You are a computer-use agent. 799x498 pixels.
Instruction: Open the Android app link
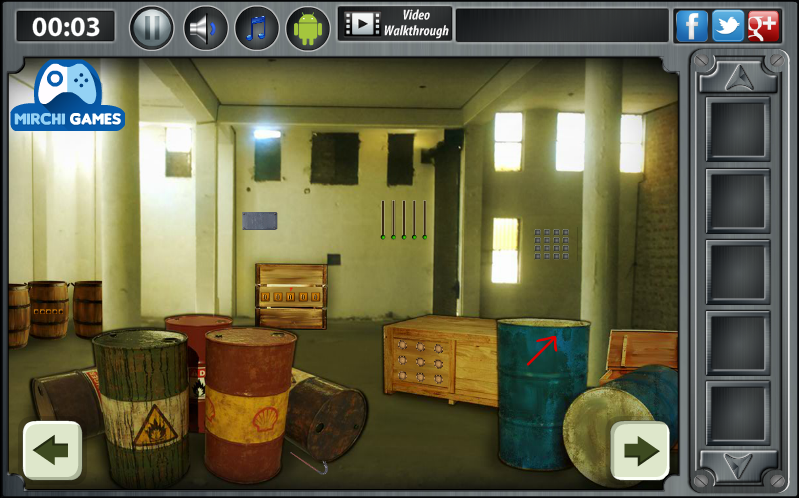[x=308, y=27]
